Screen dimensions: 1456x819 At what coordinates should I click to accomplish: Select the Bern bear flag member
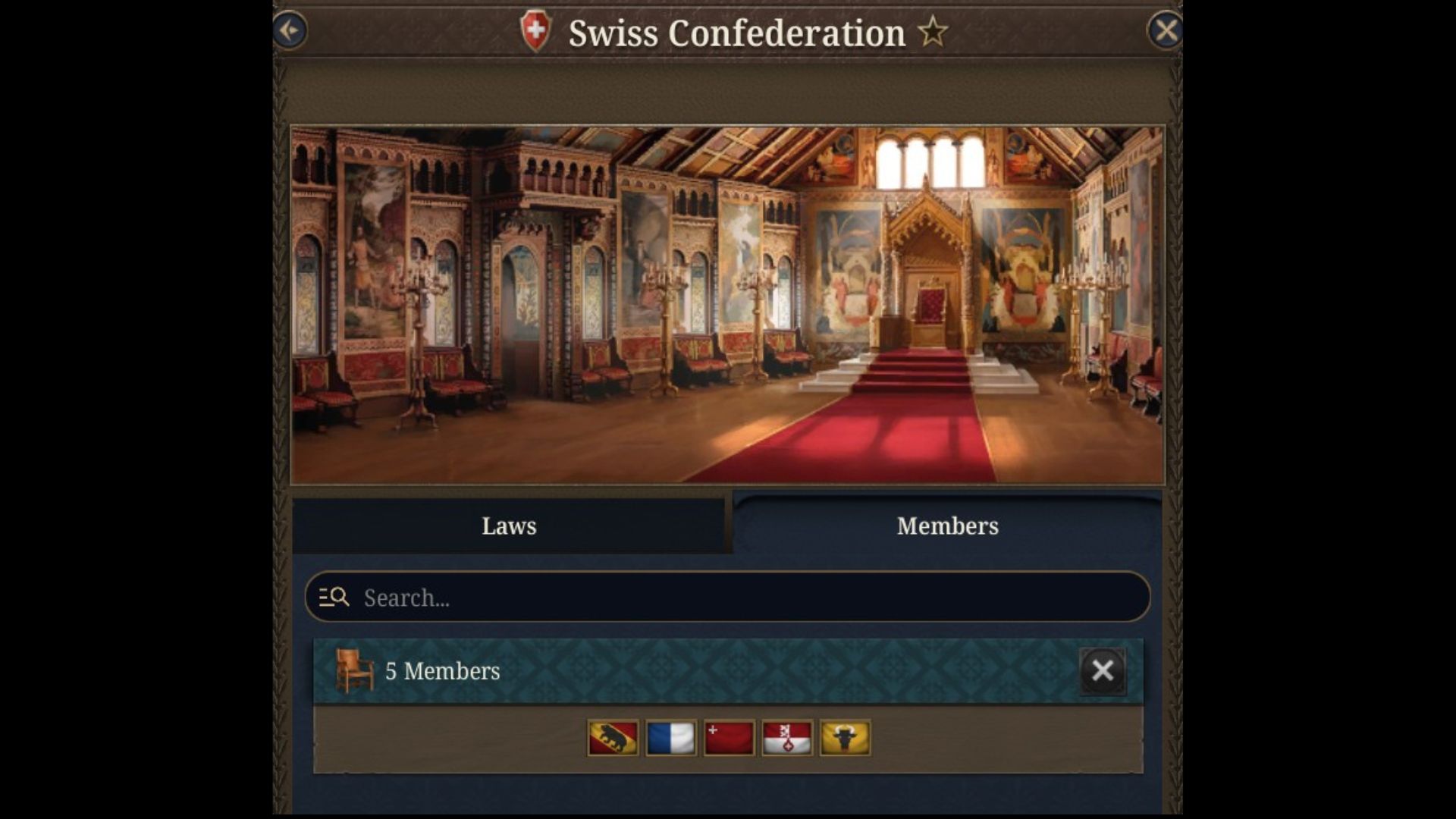pos(612,737)
